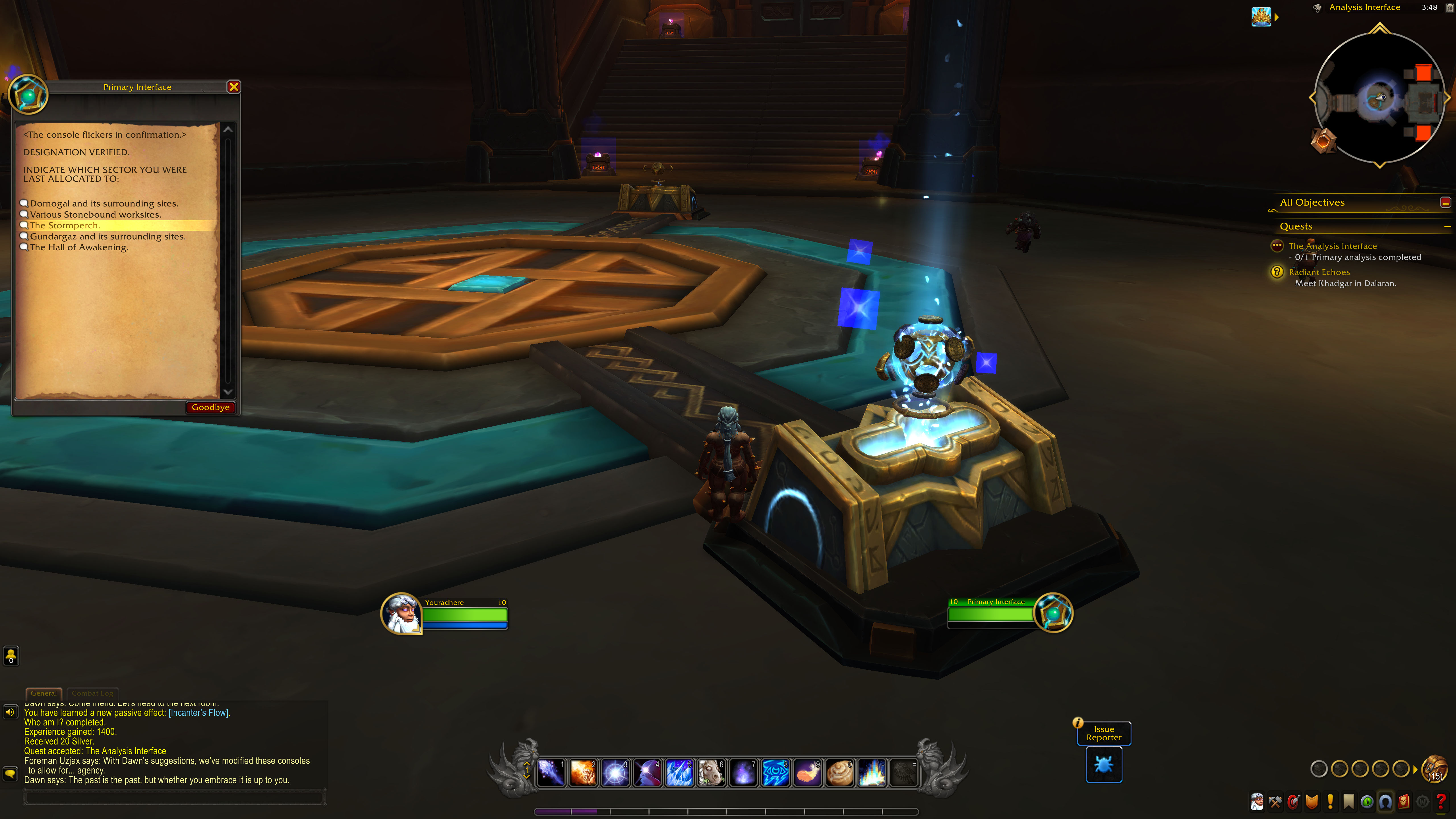Switch to the Combat Log chat tab

tap(92, 693)
